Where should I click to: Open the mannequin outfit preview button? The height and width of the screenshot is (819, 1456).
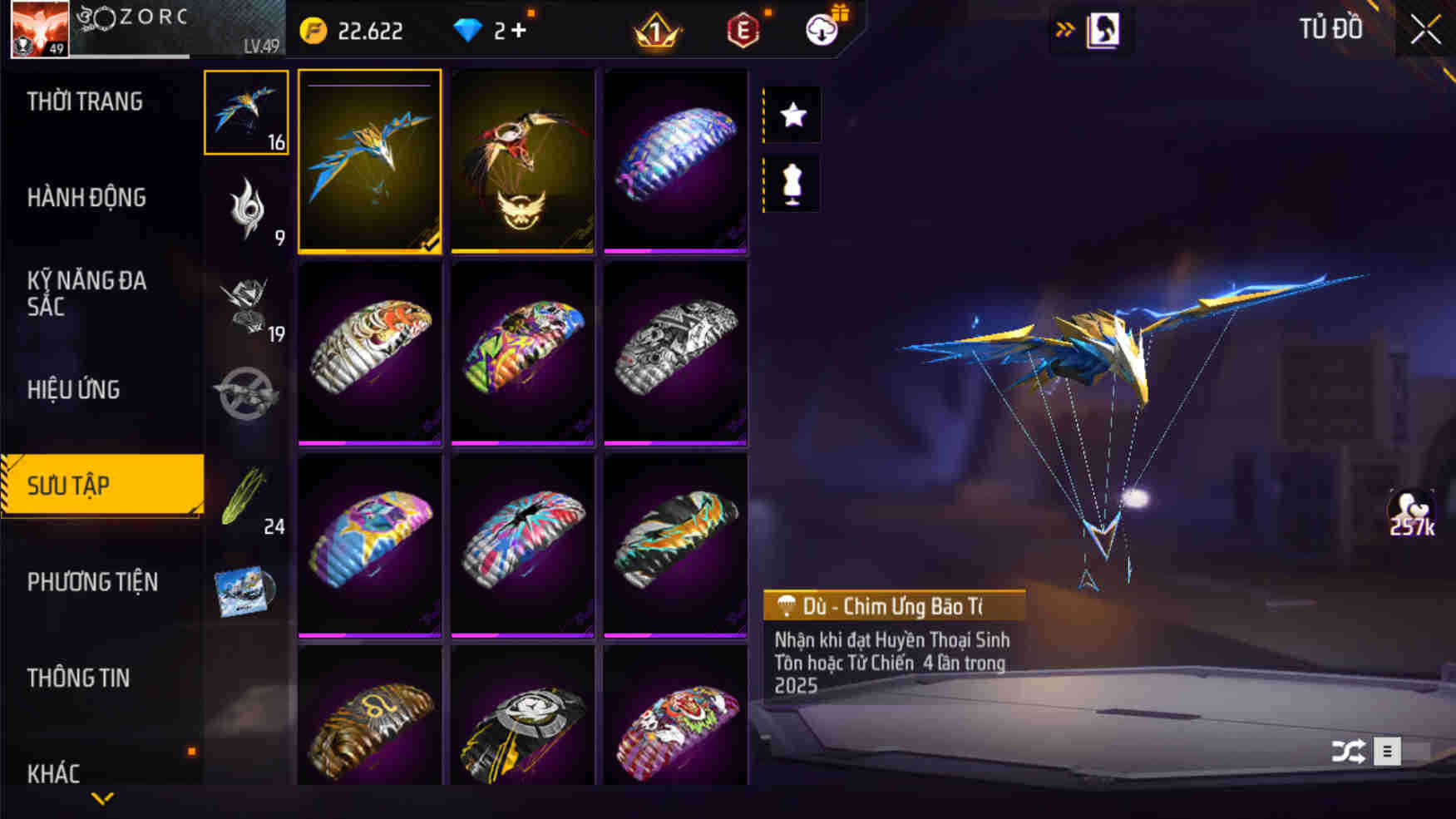[x=792, y=185]
